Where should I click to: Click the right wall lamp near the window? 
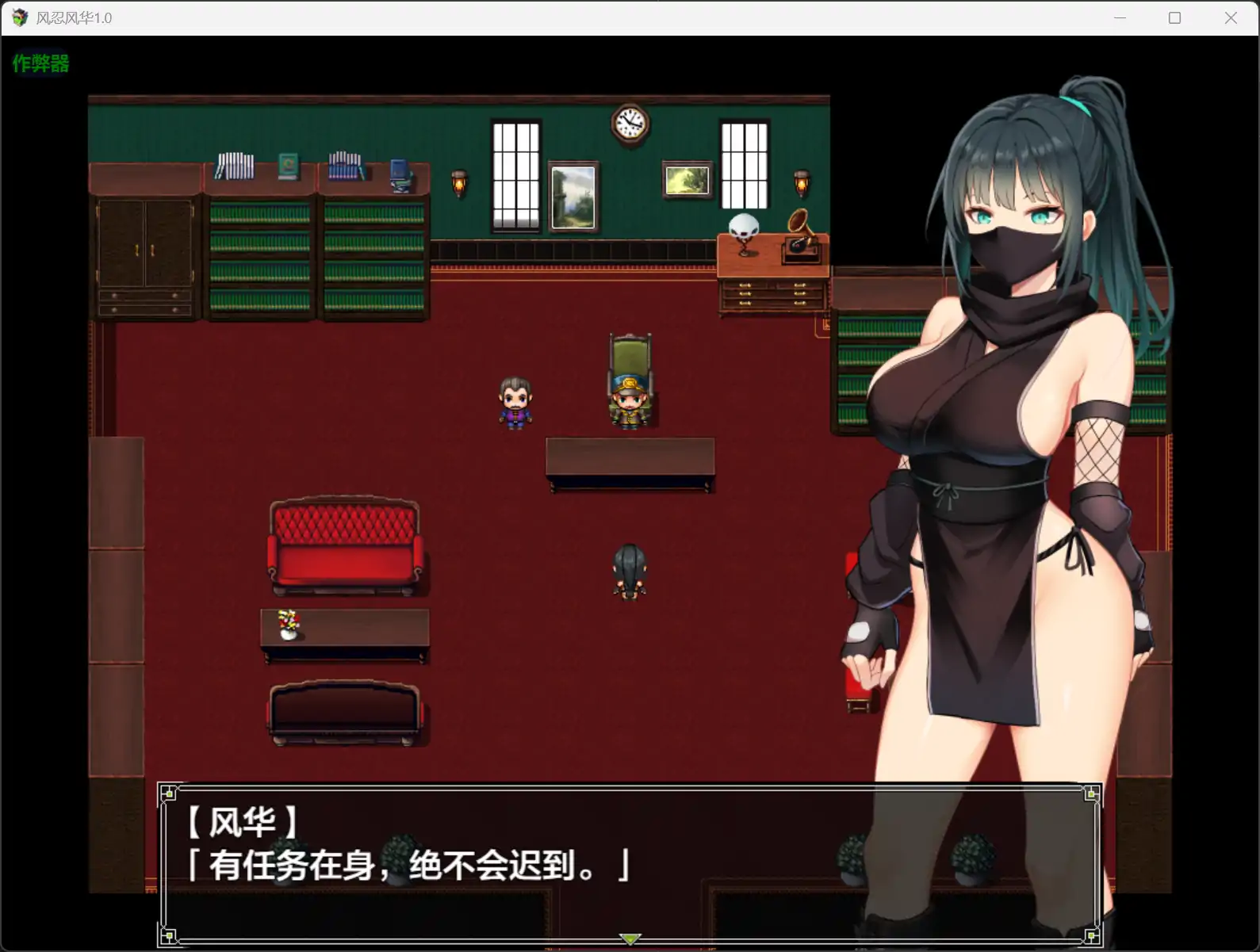click(x=799, y=182)
